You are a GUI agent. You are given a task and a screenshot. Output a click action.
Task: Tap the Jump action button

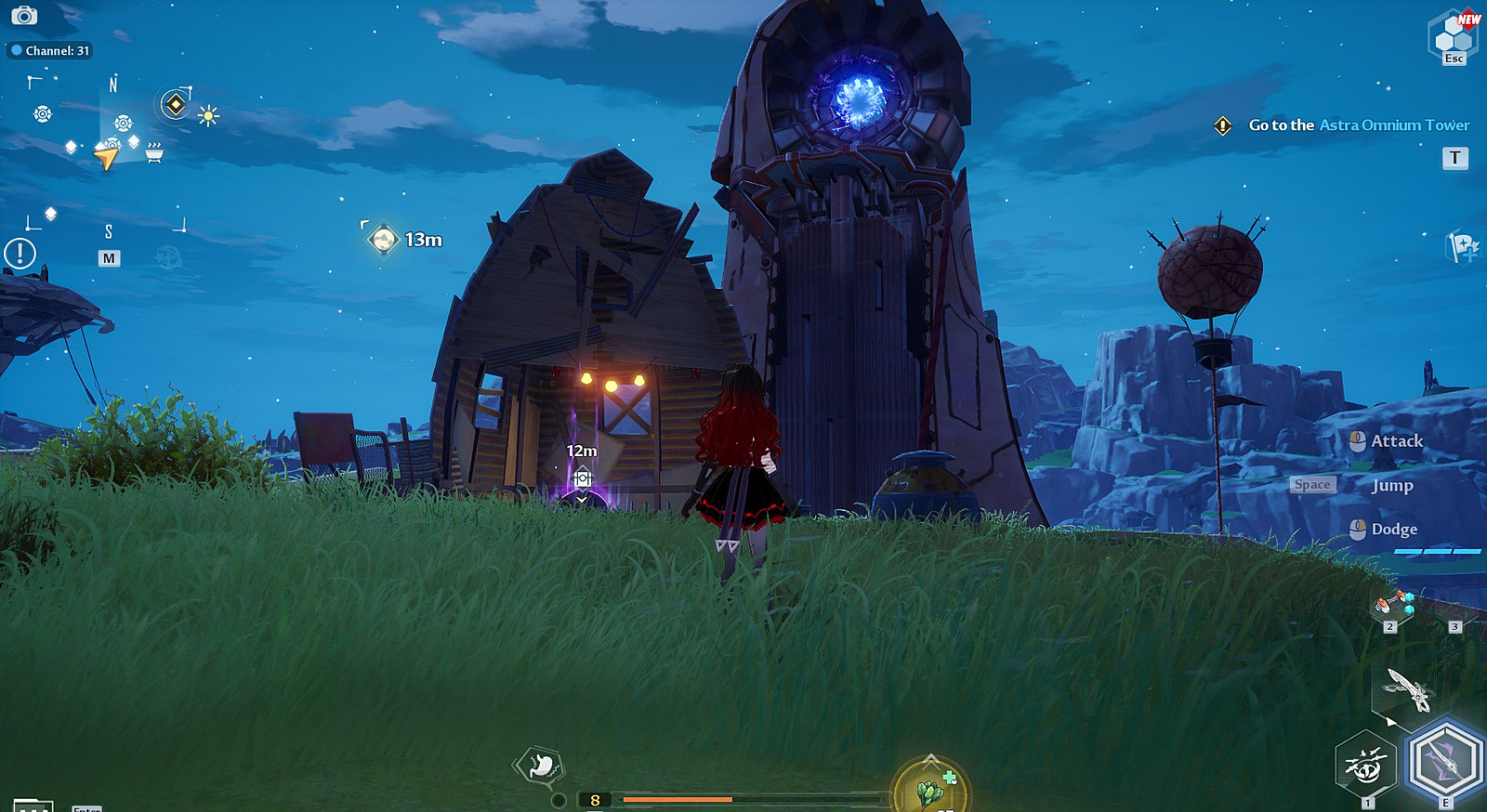[x=1391, y=485]
